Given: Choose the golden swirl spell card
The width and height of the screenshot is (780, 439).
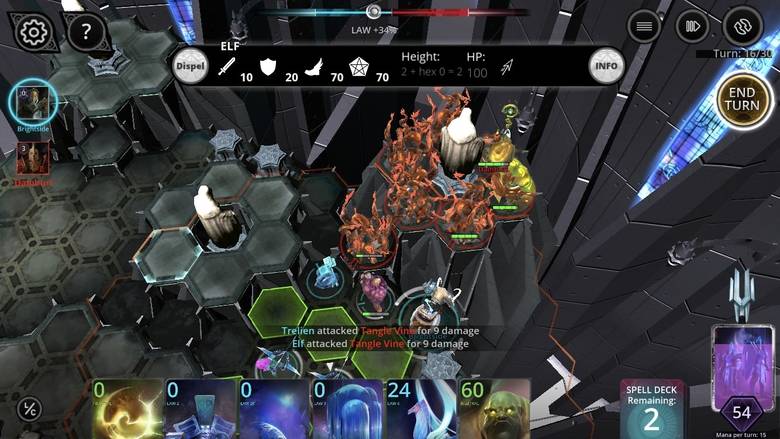Looking at the screenshot, I should click(127, 409).
